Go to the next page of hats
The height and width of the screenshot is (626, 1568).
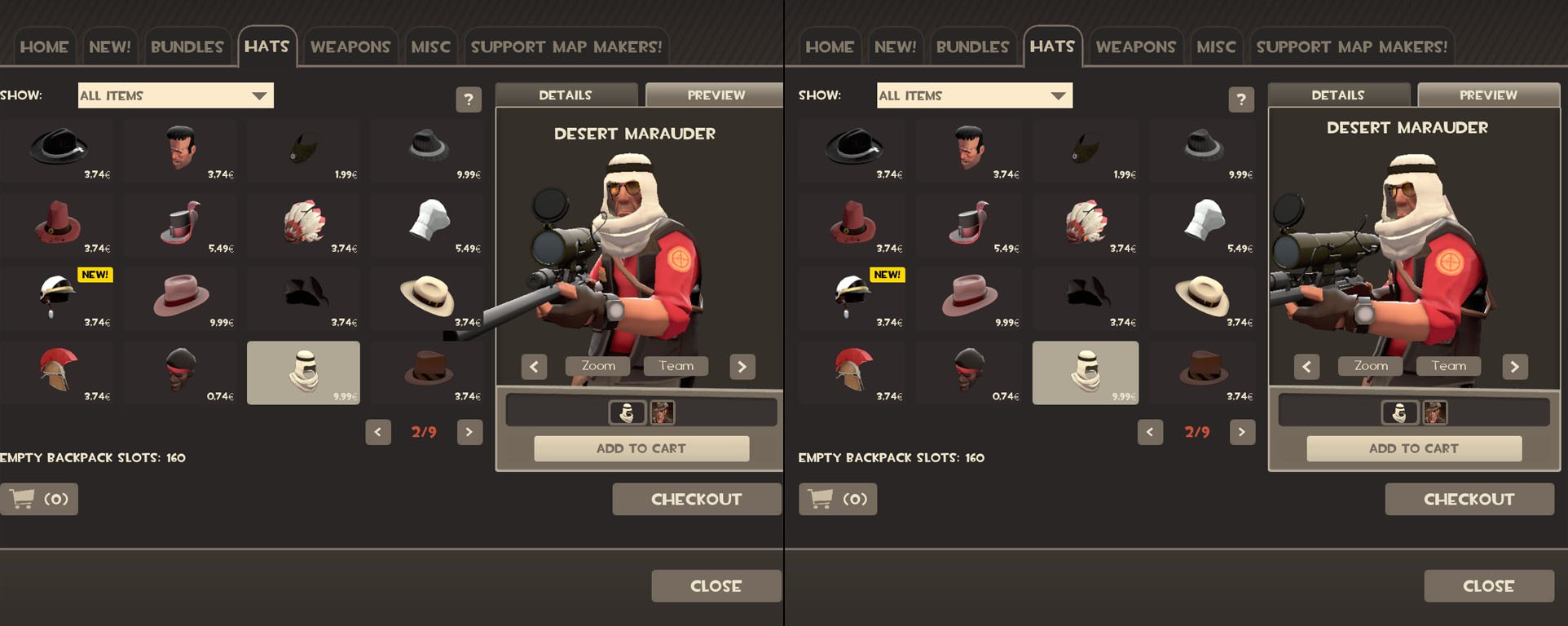click(469, 432)
